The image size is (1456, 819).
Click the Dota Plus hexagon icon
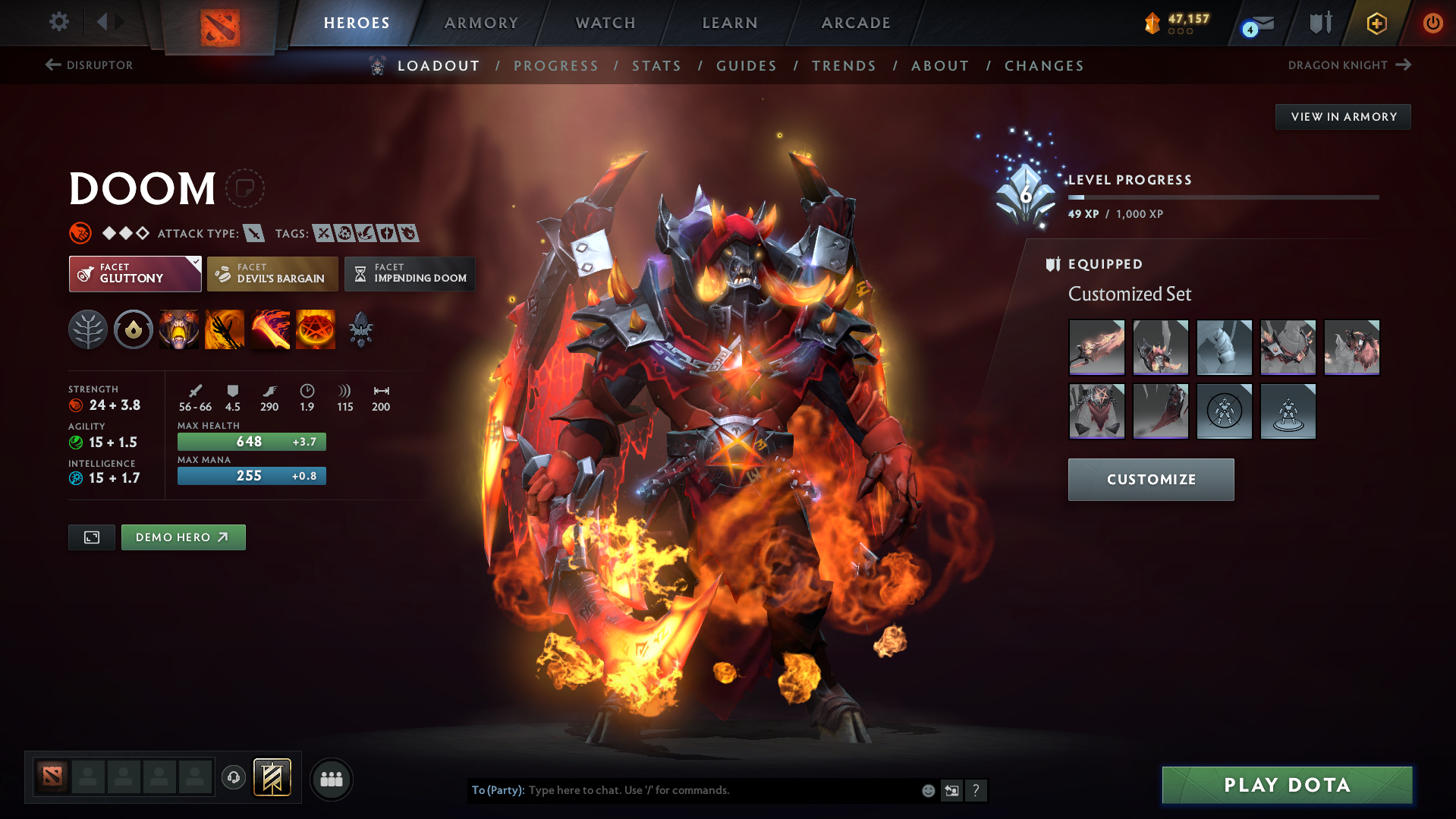click(x=1376, y=23)
